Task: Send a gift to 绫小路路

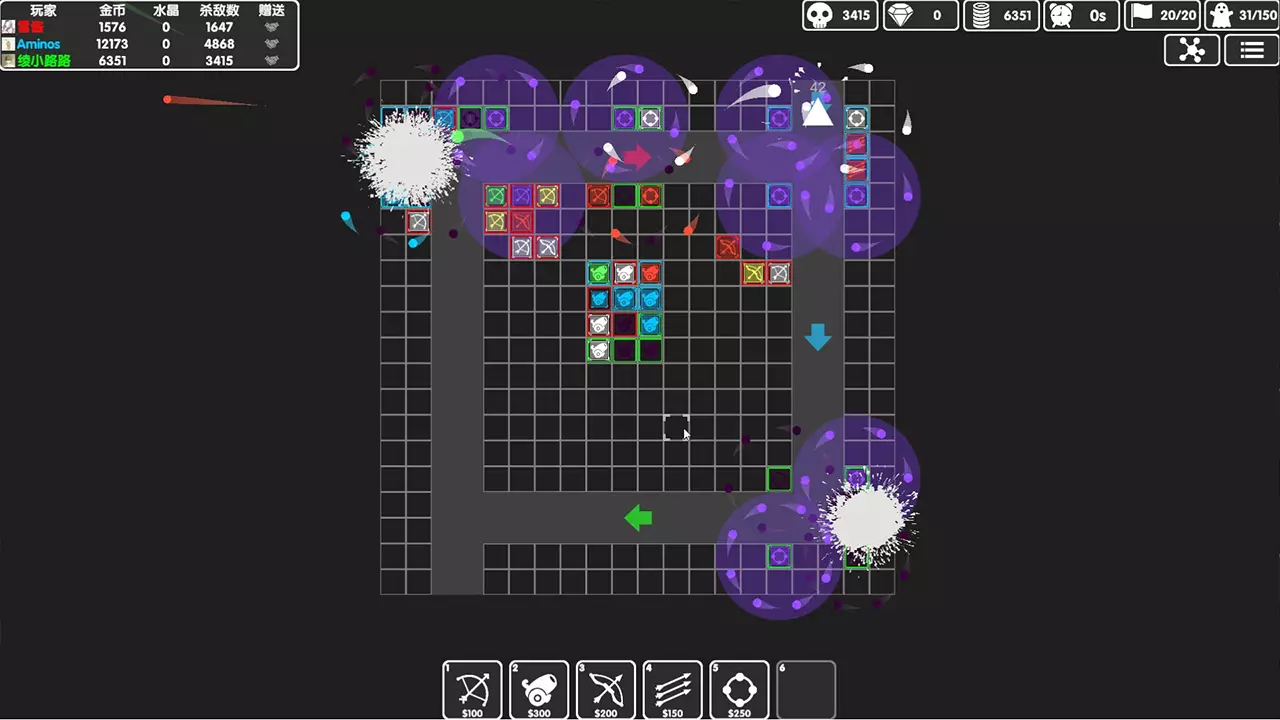Action: 270,60
